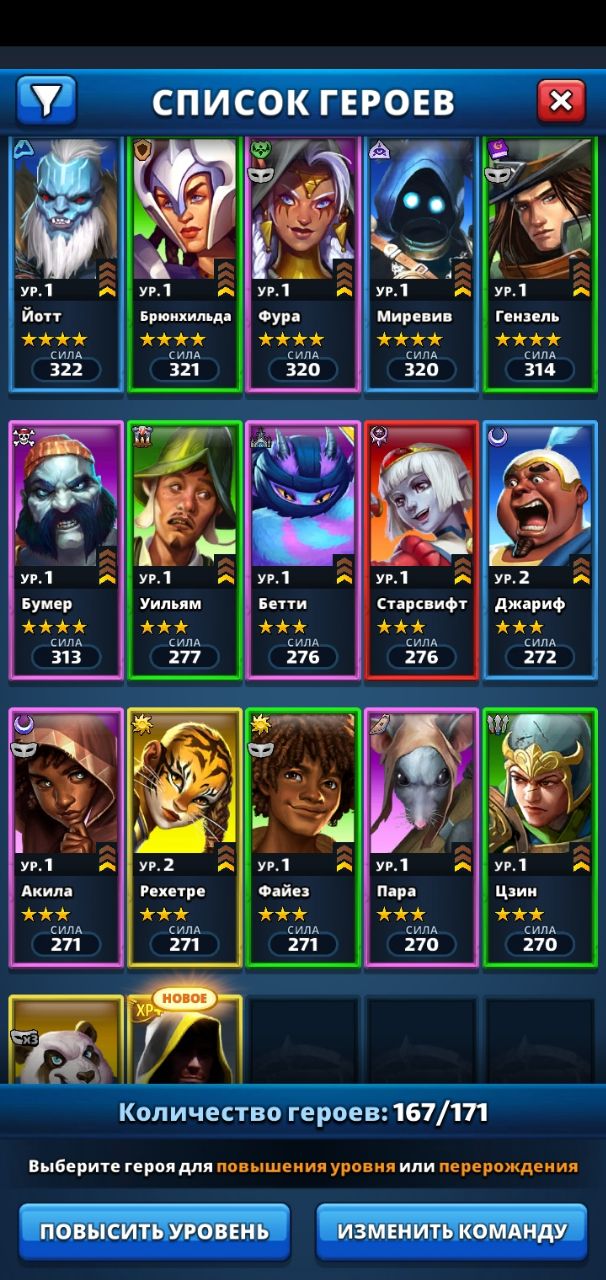Open the Гензель hero card
The height and width of the screenshot is (1280, 606).
[540, 265]
